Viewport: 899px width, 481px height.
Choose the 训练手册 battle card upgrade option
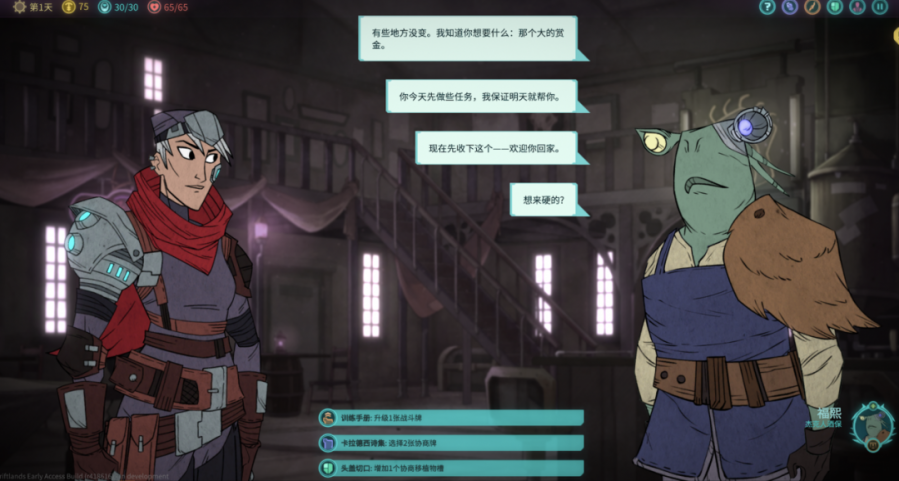[x=450, y=418]
